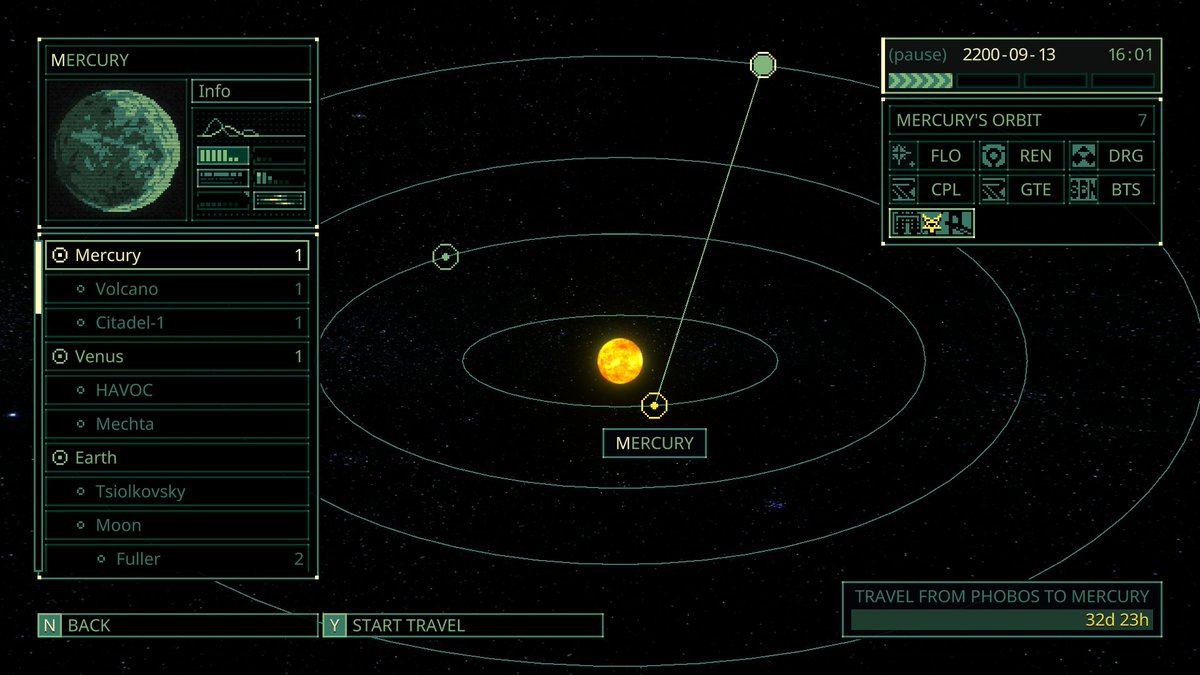Pick Venus from the planet list

177,356
